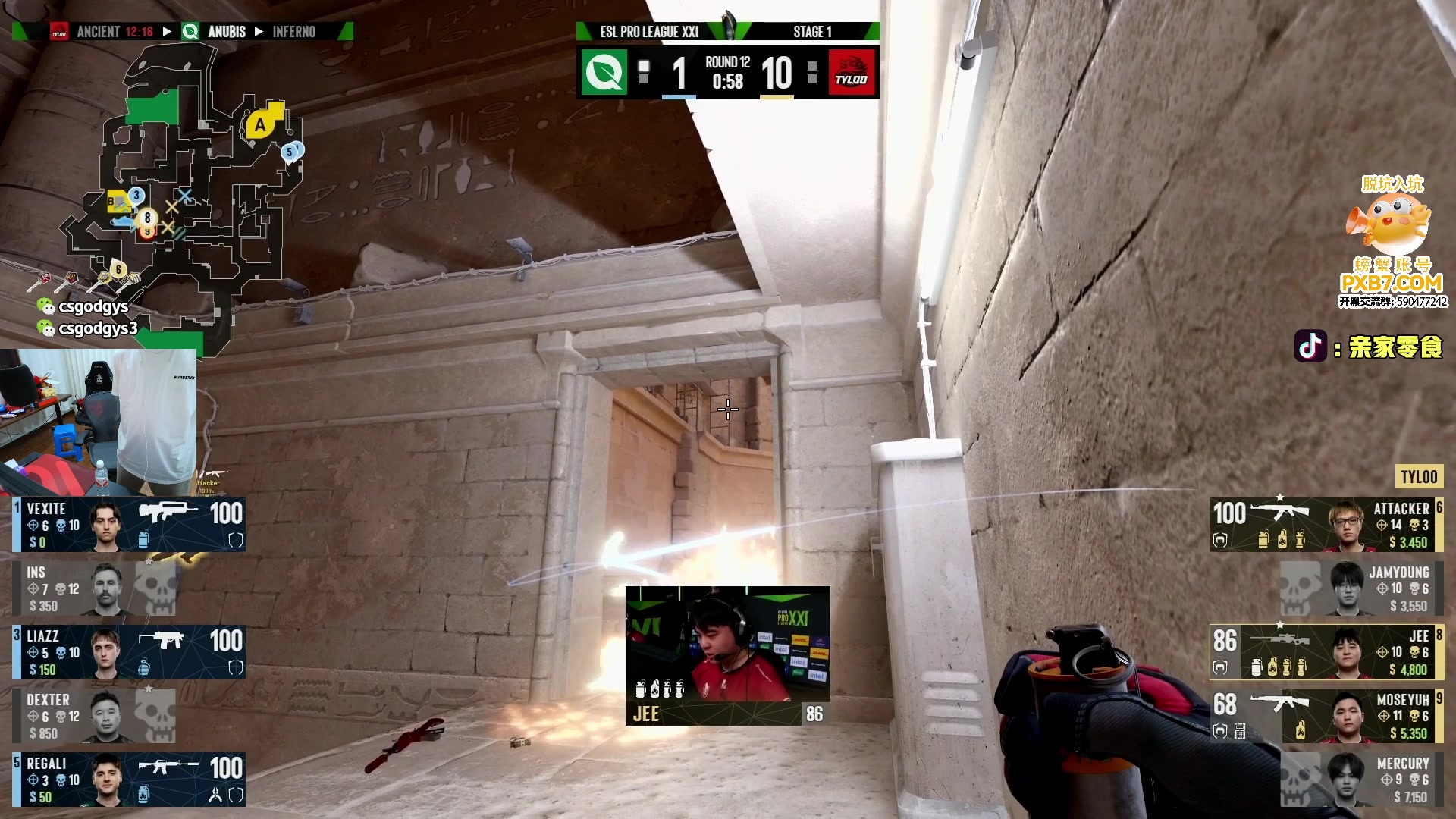This screenshot has height=819, width=1456.
Task: Click the green Q team logo in scoreboard
Action: (x=604, y=73)
